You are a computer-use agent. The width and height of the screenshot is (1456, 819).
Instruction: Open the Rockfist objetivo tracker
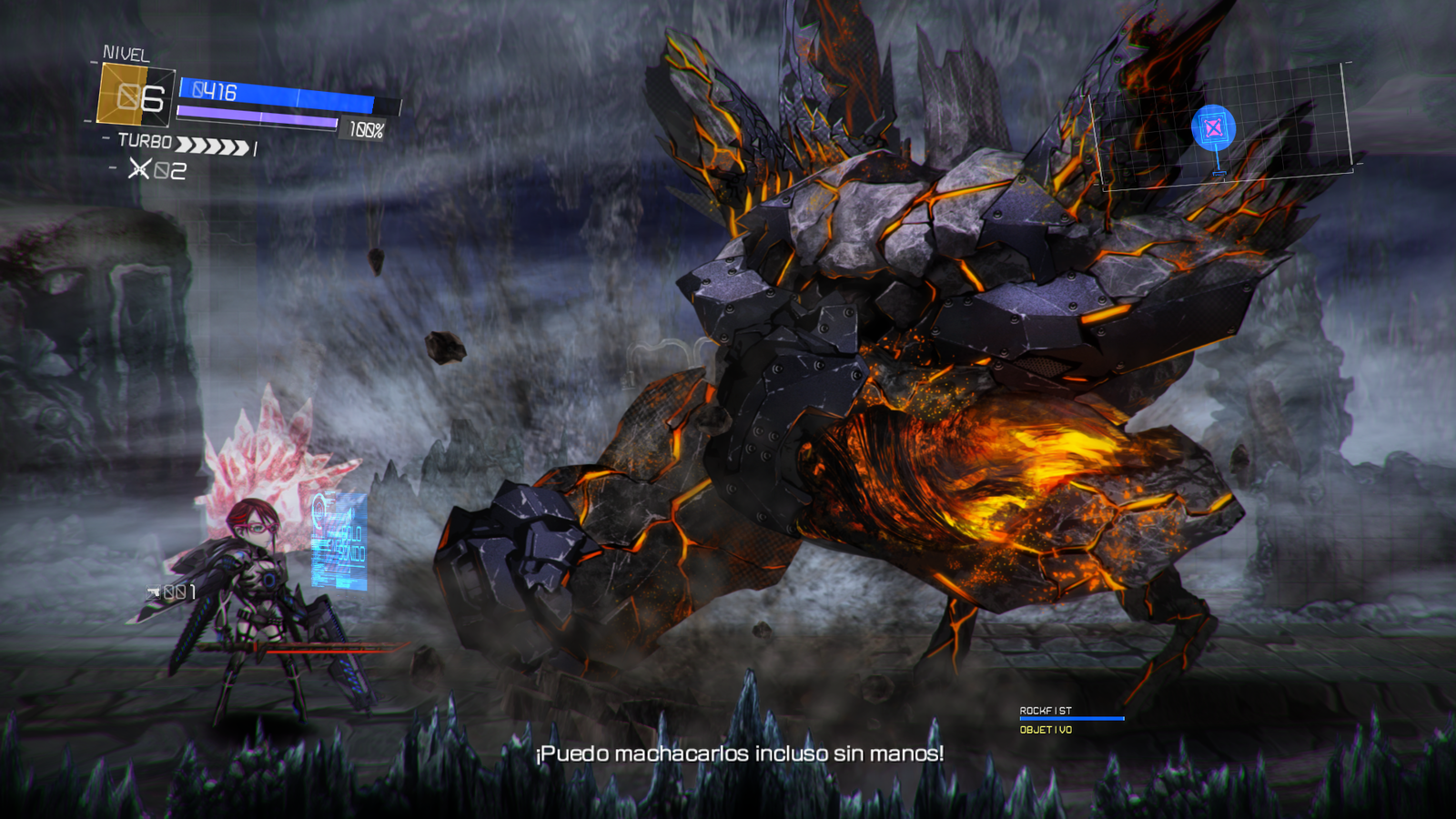click(x=1070, y=720)
